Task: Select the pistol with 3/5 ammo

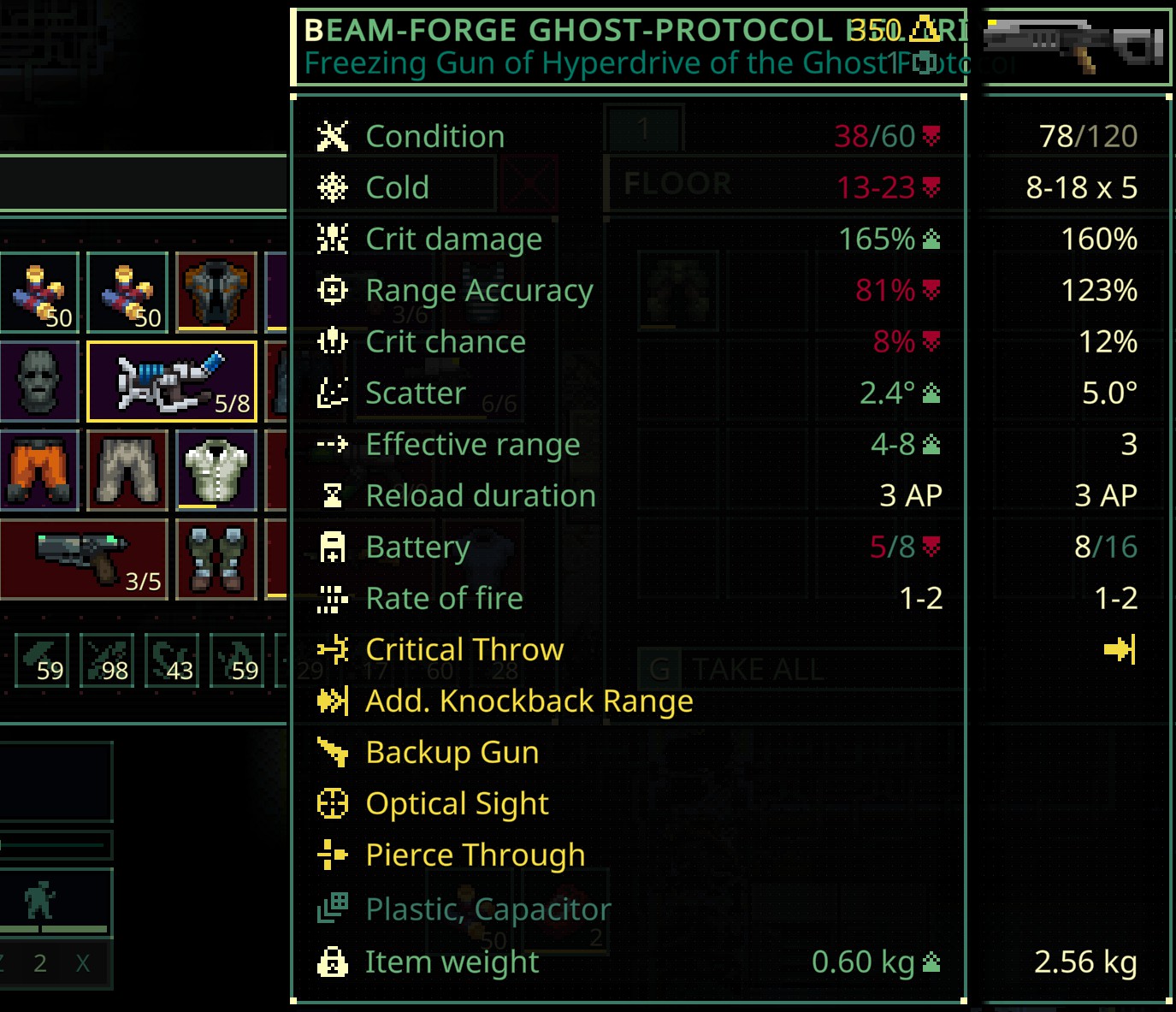Action: tap(84, 559)
